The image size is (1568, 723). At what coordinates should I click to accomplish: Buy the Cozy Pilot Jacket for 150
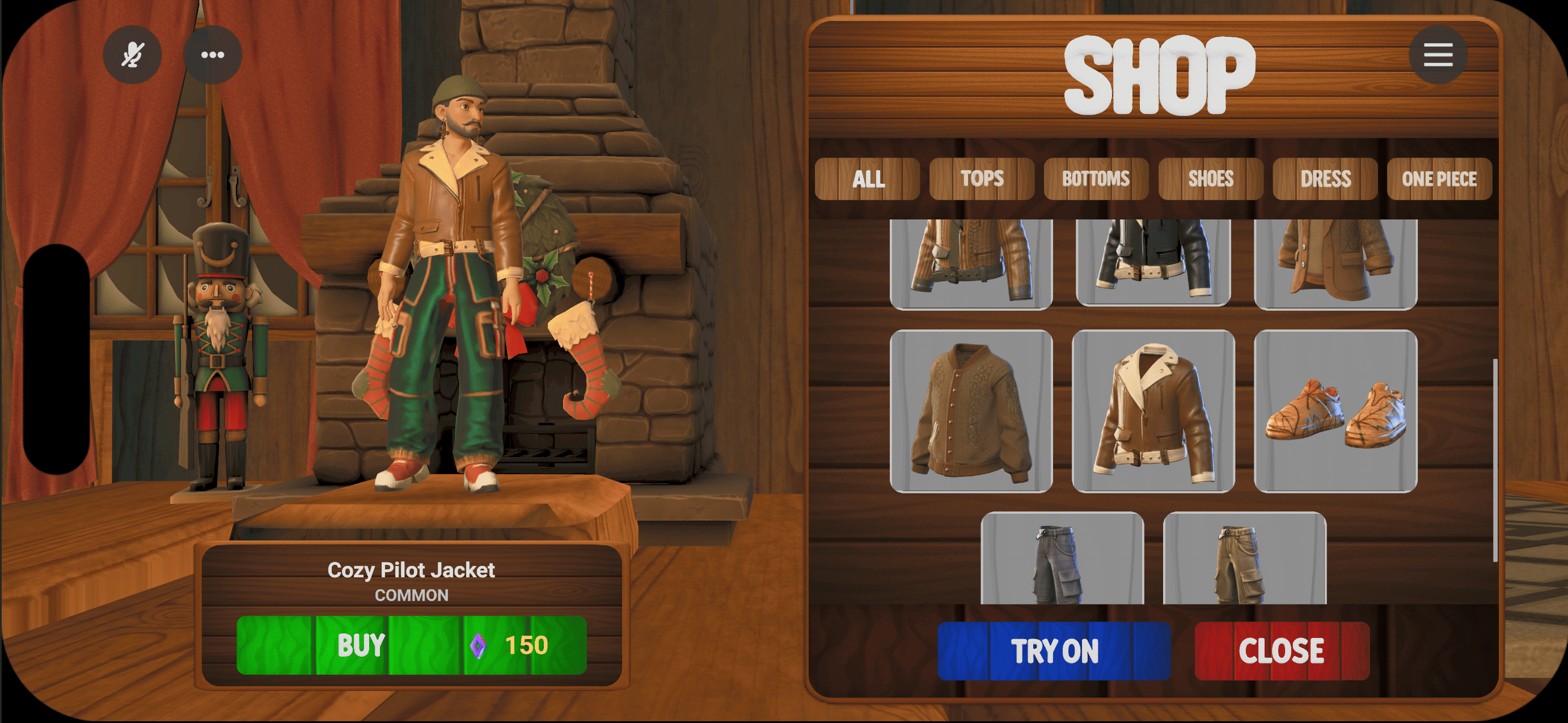412,645
